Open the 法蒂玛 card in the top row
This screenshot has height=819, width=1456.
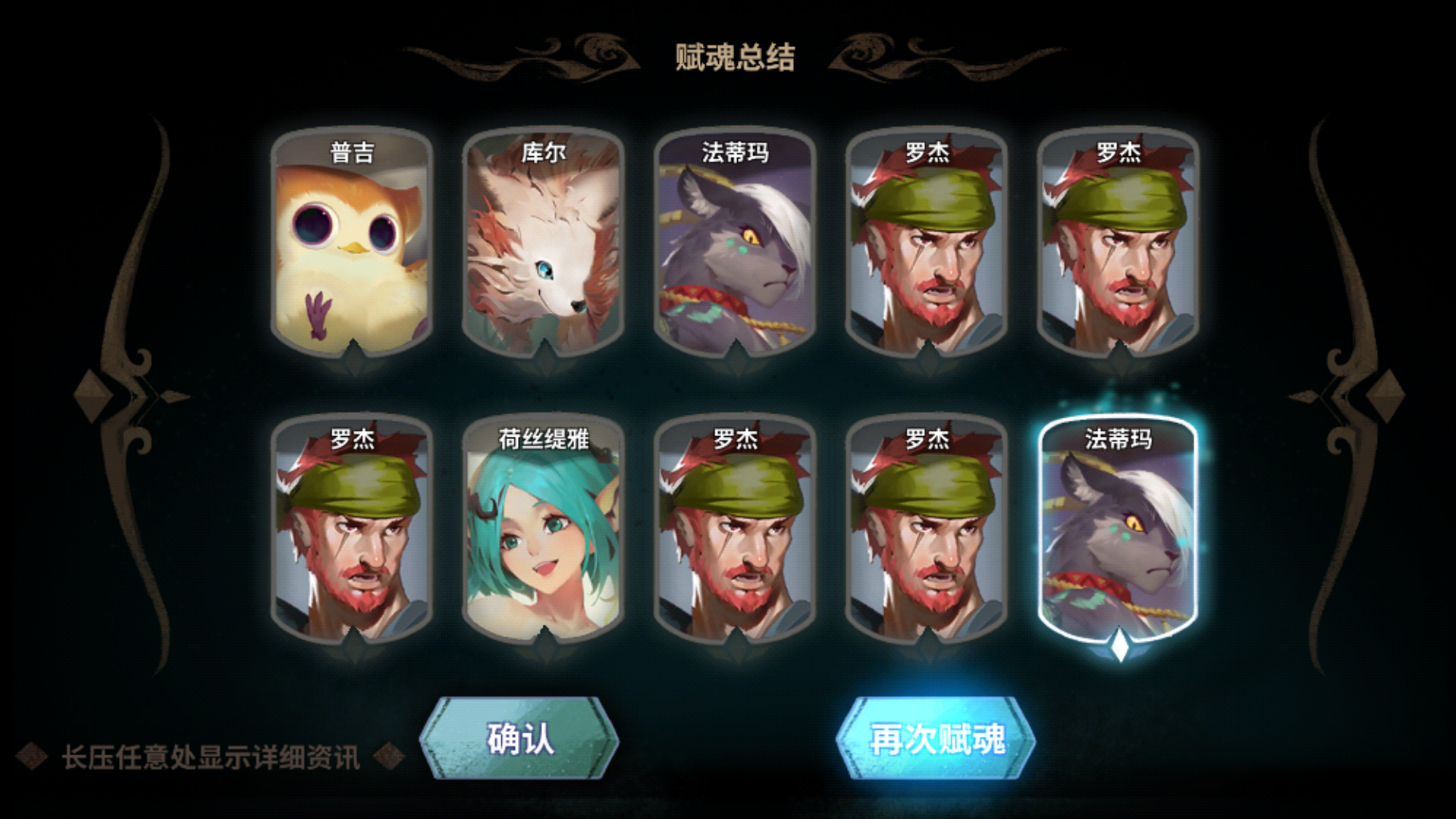click(734, 239)
